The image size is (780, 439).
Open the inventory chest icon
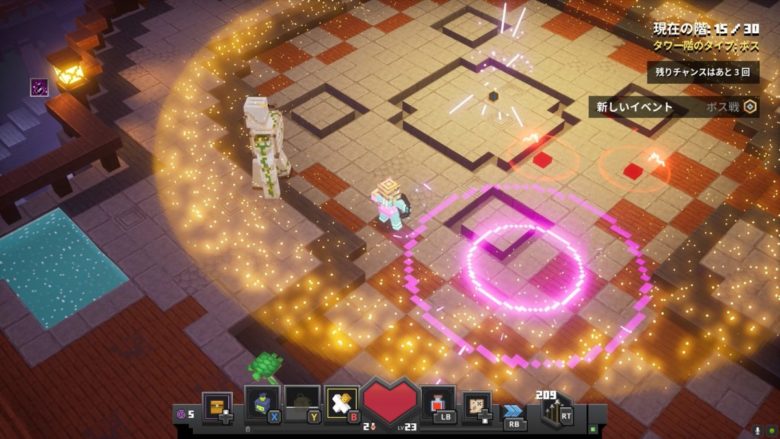(x=217, y=405)
